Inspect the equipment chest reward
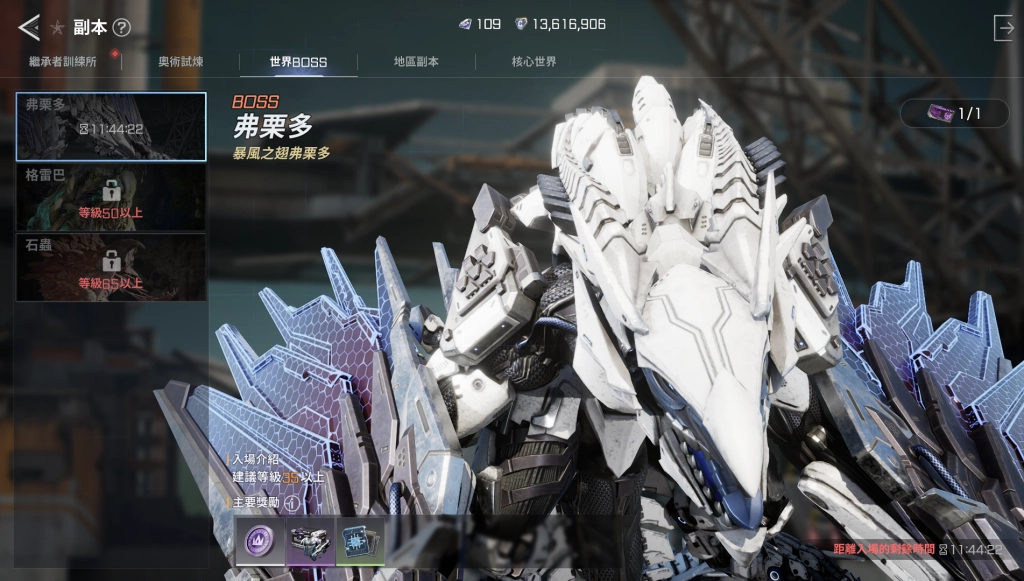Image resolution: width=1024 pixels, height=581 pixels. (x=310, y=541)
